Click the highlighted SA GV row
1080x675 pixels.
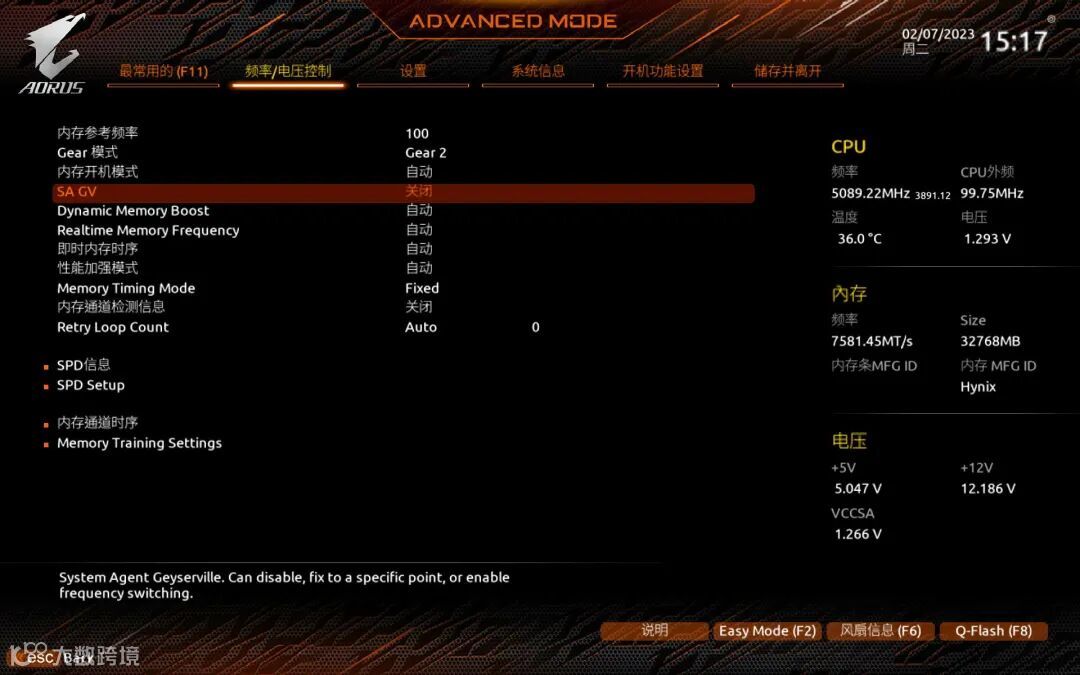[403, 192]
